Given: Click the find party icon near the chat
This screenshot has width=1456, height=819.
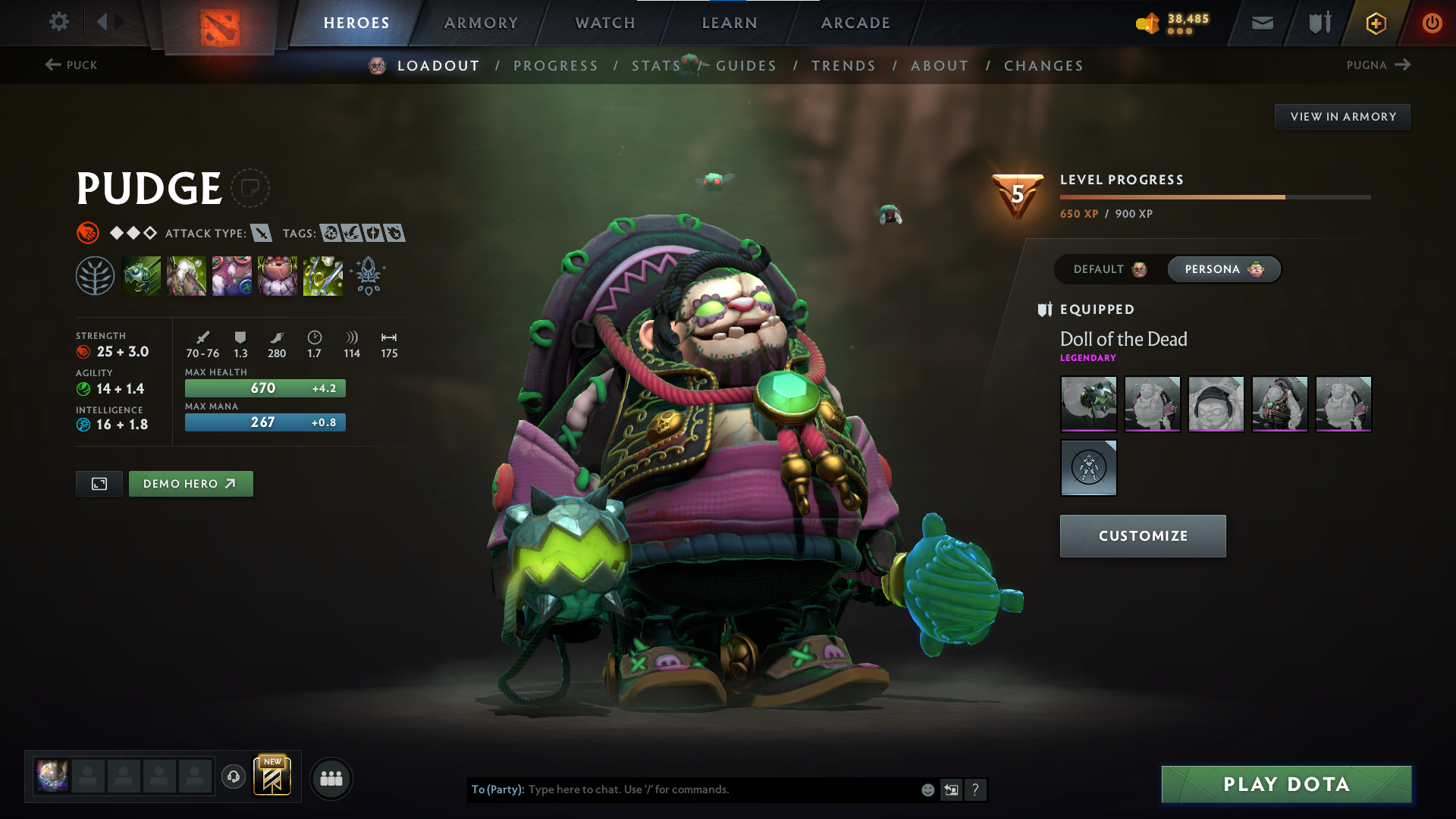Looking at the screenshot, I should (331, 778).
